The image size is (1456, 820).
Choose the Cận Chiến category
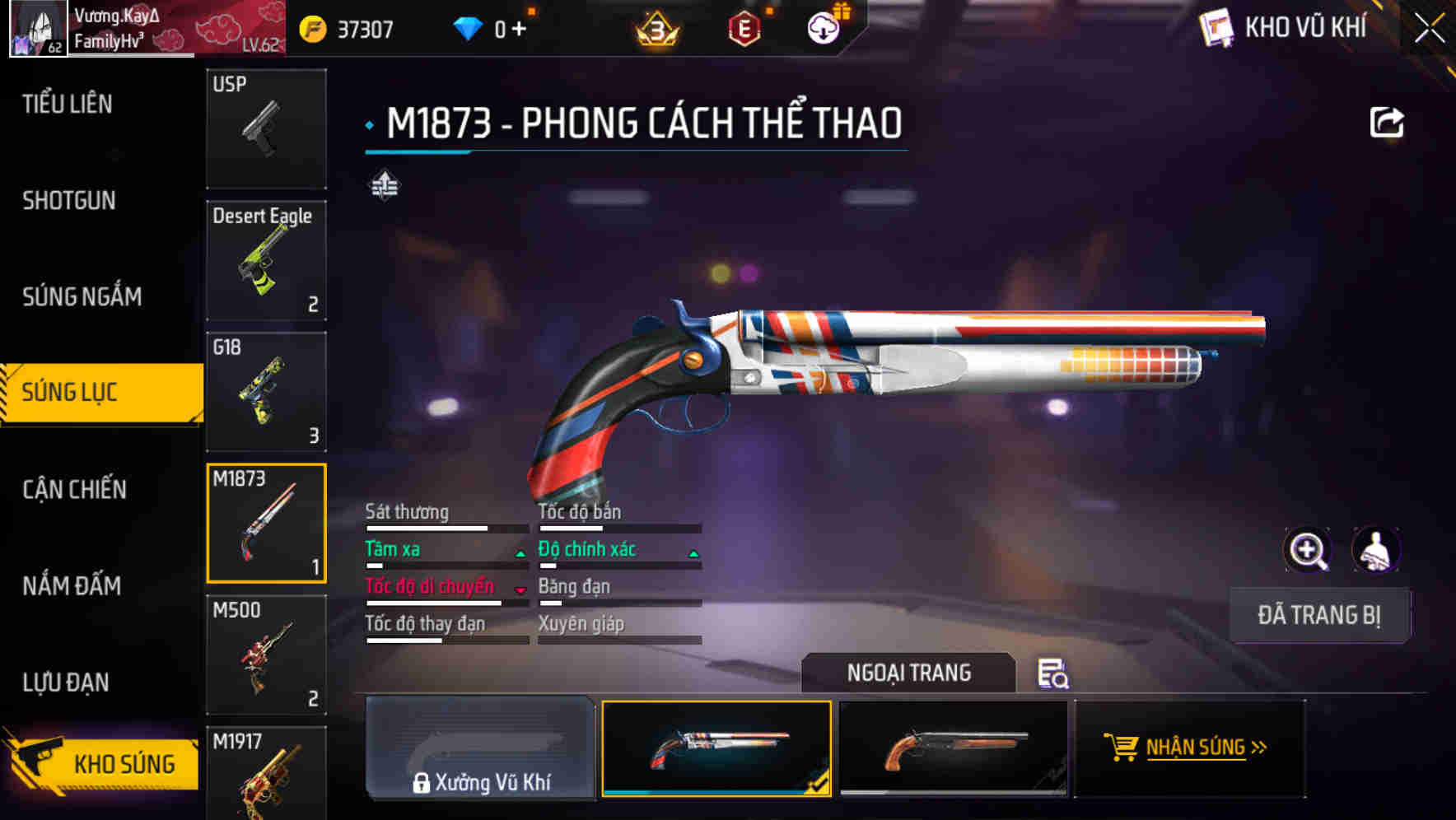coord(74,489)
